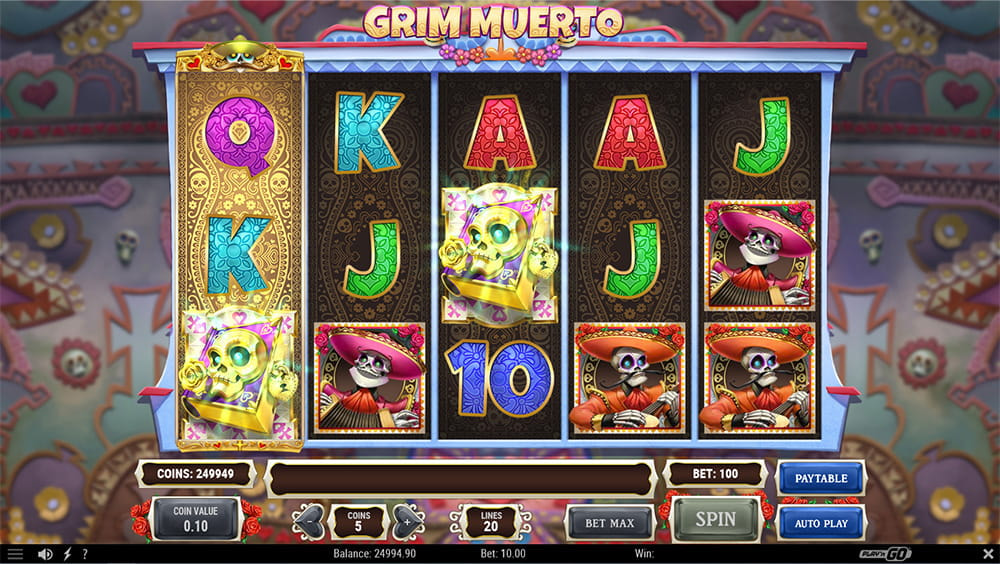Start Auto Play

[x=821, y=523]
